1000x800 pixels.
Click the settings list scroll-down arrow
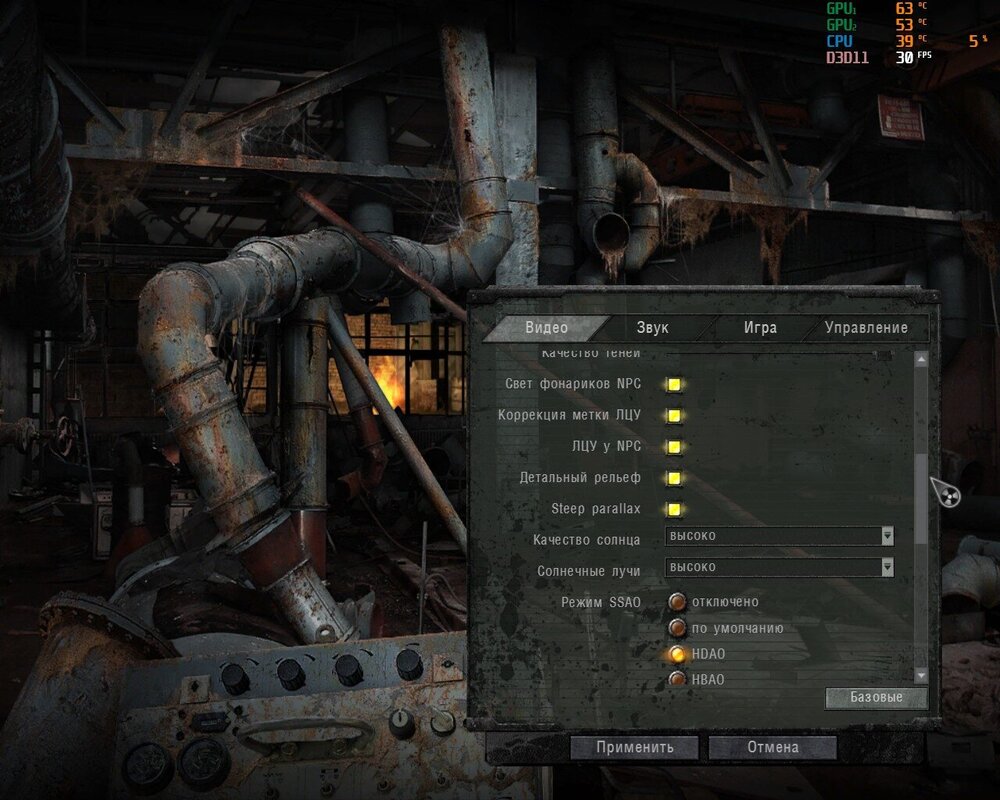[x=922, y=677]
